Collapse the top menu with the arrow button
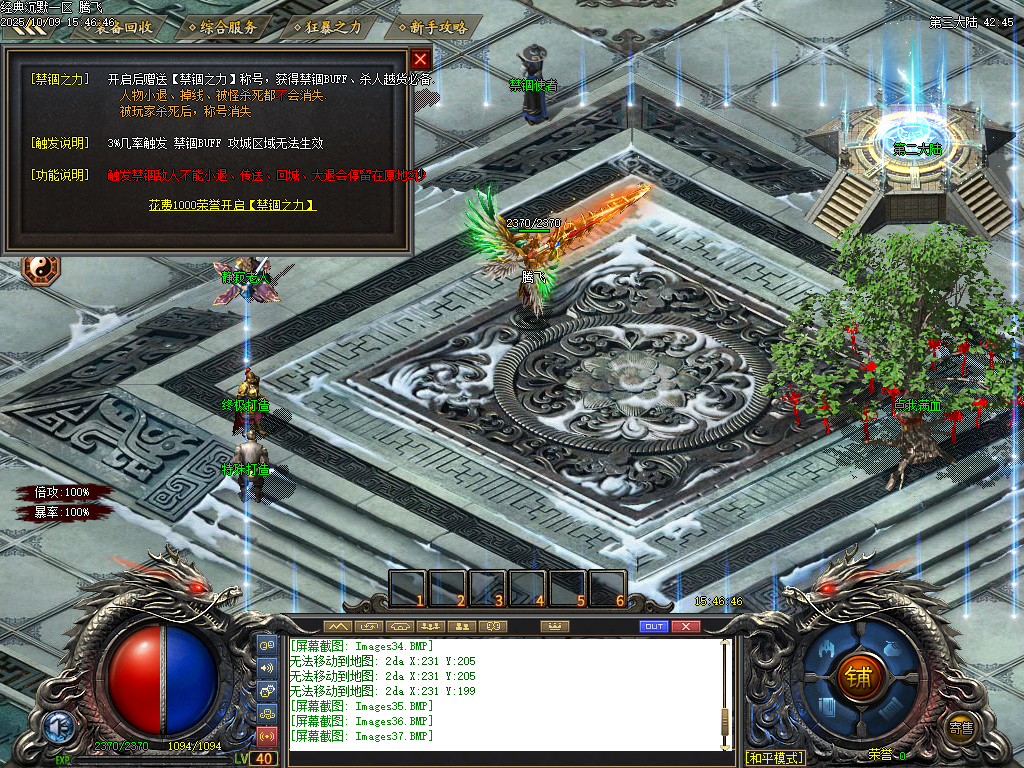This screenshot has width=1024, height=768. (x=24, y=29)
